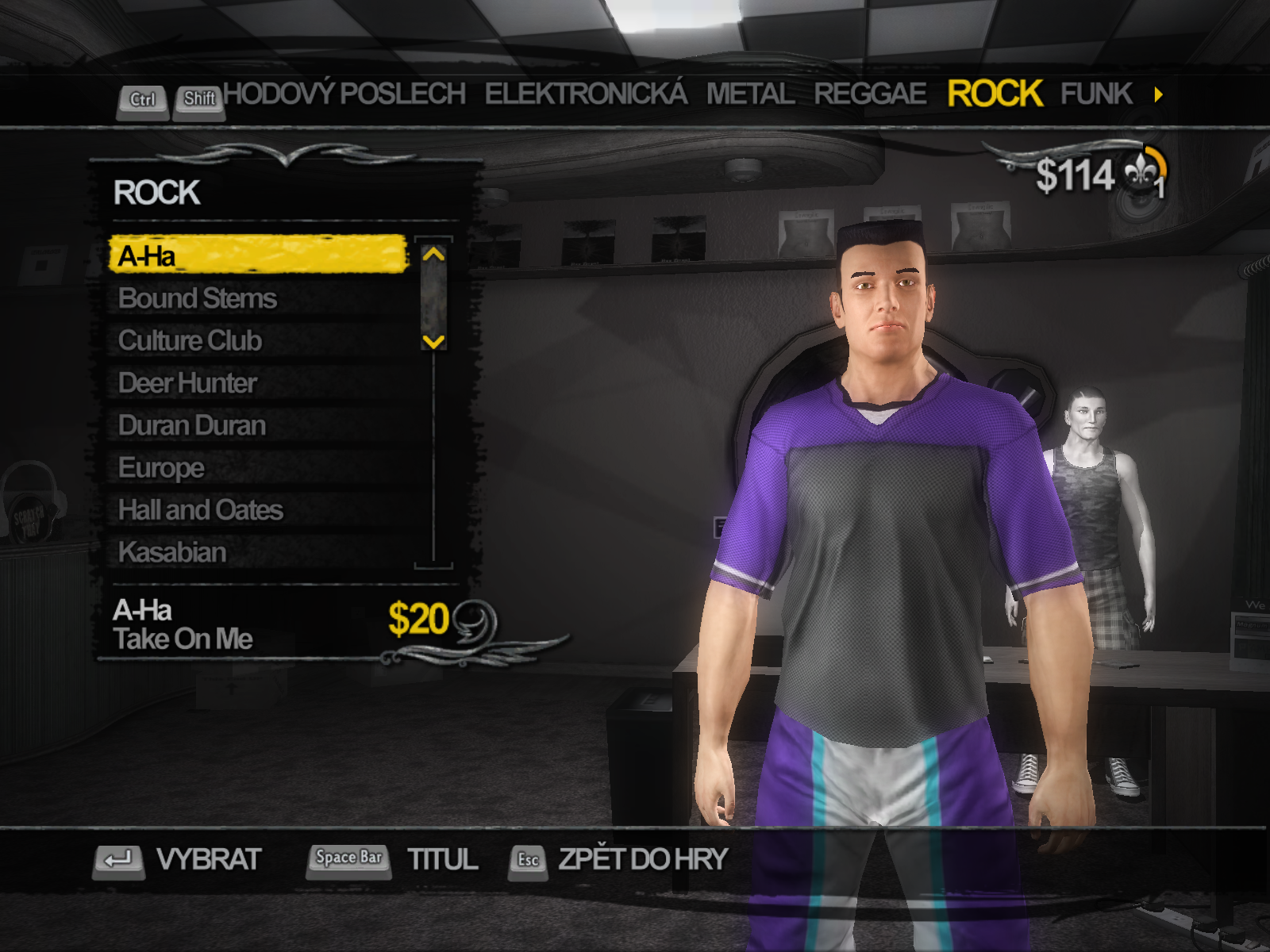Pick Kasabian from the artist list
Viewport: 1270px width, 952px height.
(x=172, y=552)
